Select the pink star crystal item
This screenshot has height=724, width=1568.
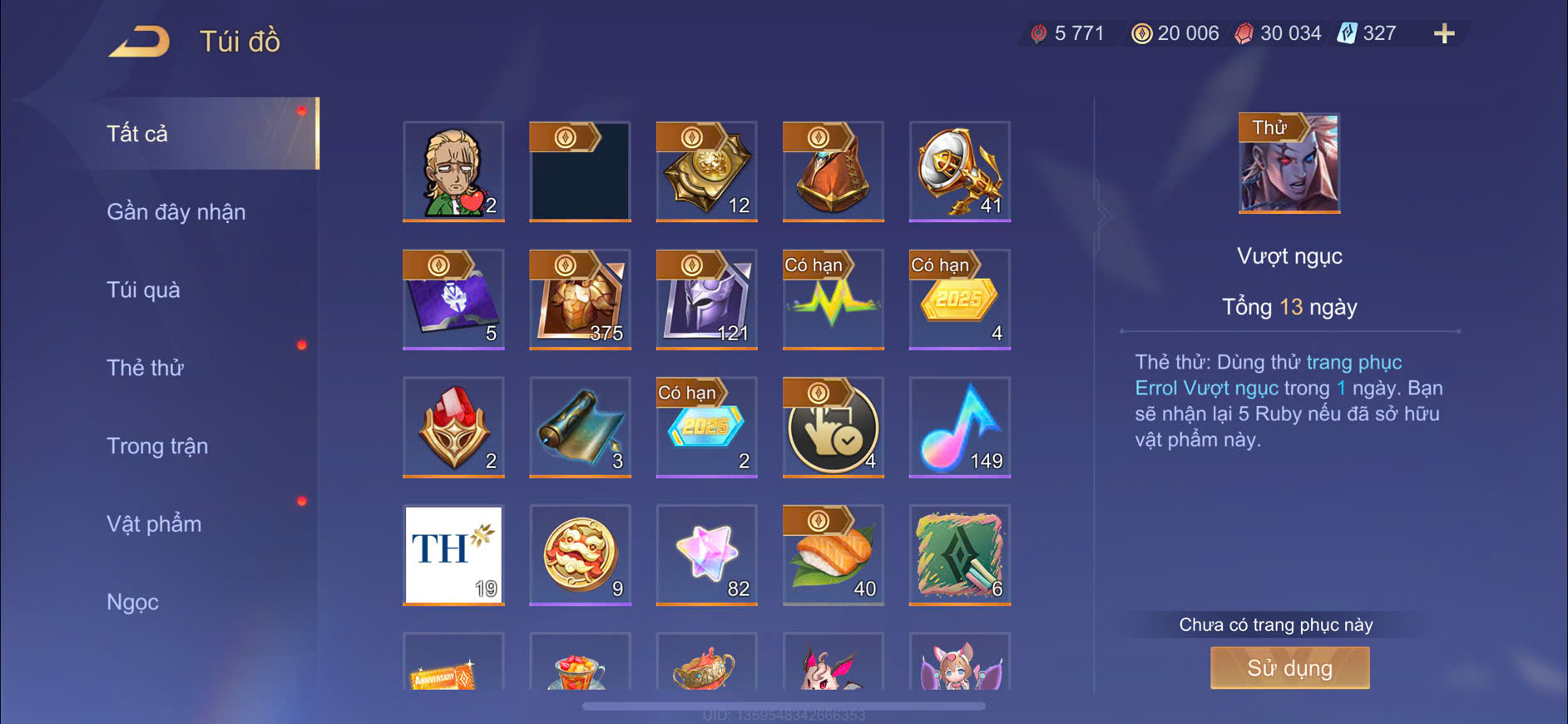[x=706, y=555]
